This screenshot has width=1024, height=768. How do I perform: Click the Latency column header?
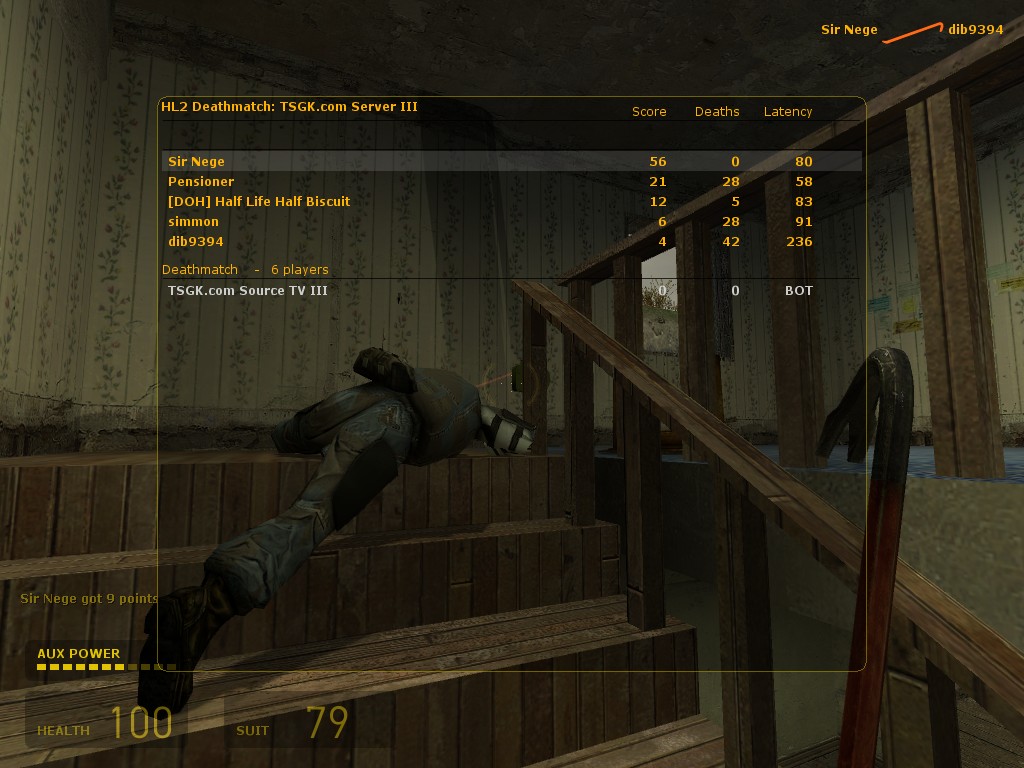point(788,111)
